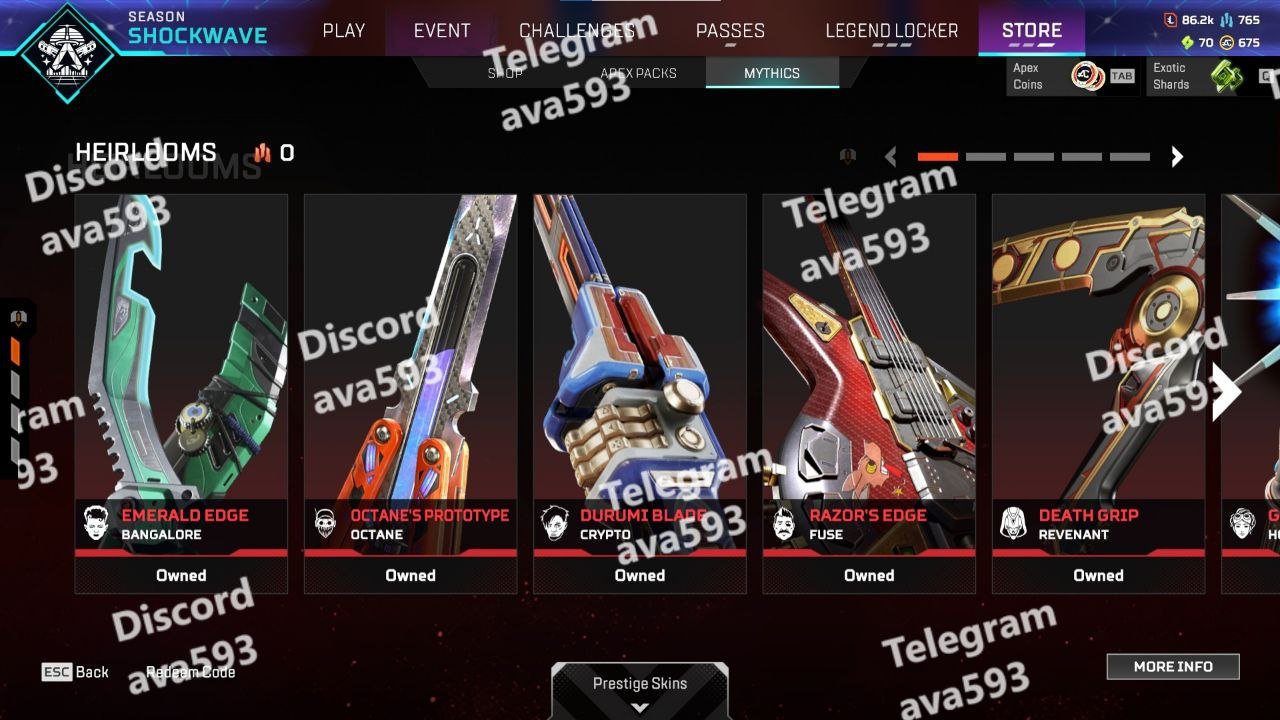Switch to the Event tab

coord(442,31)
